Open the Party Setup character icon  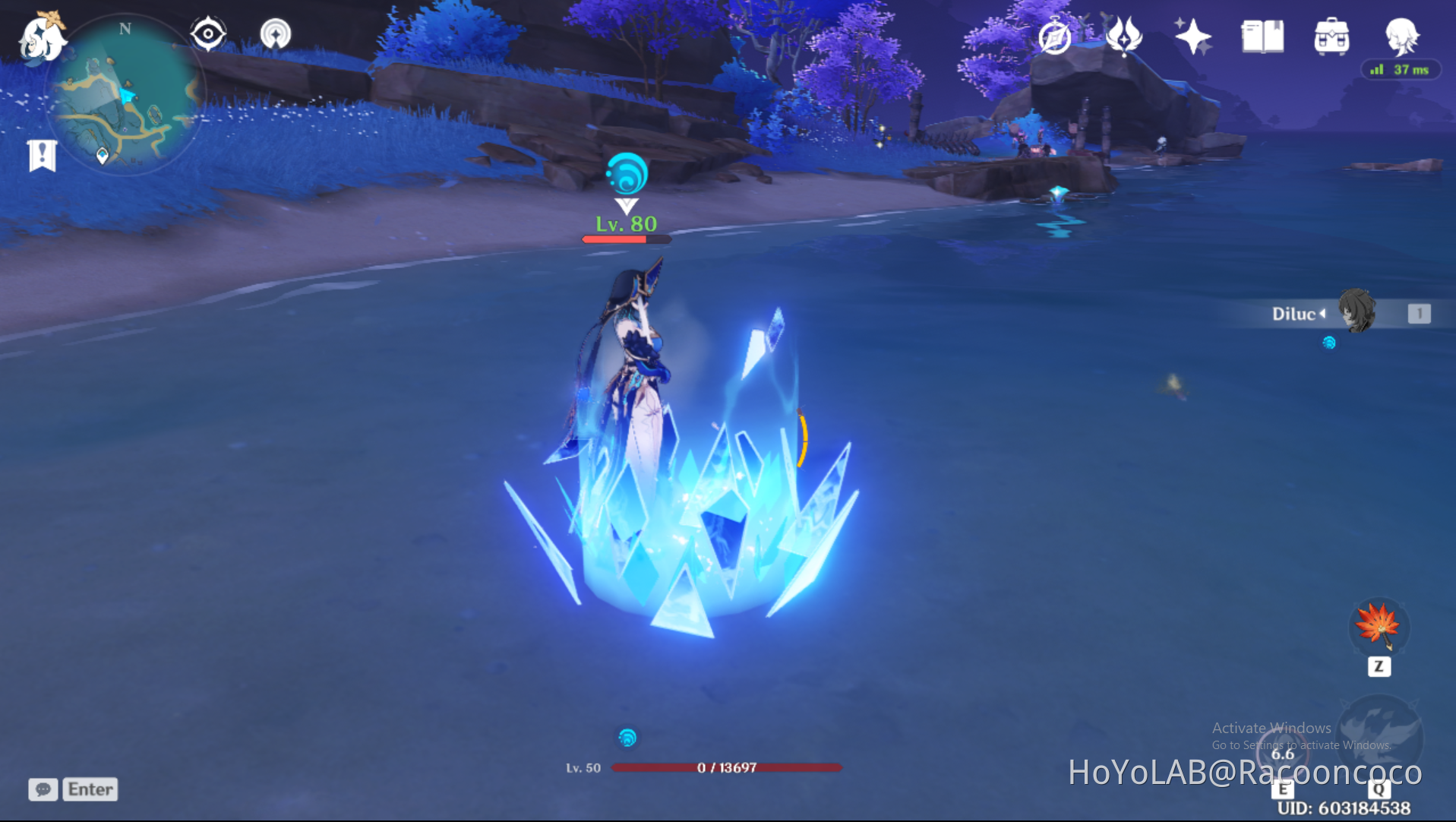coord(1403,36)
